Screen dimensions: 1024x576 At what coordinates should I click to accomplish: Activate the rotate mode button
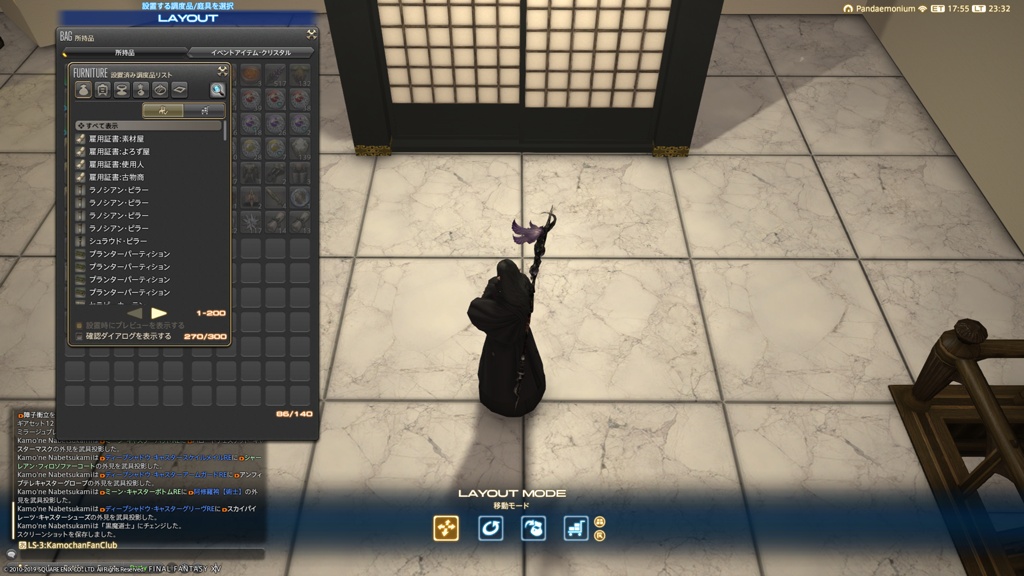tap(490, 528)
